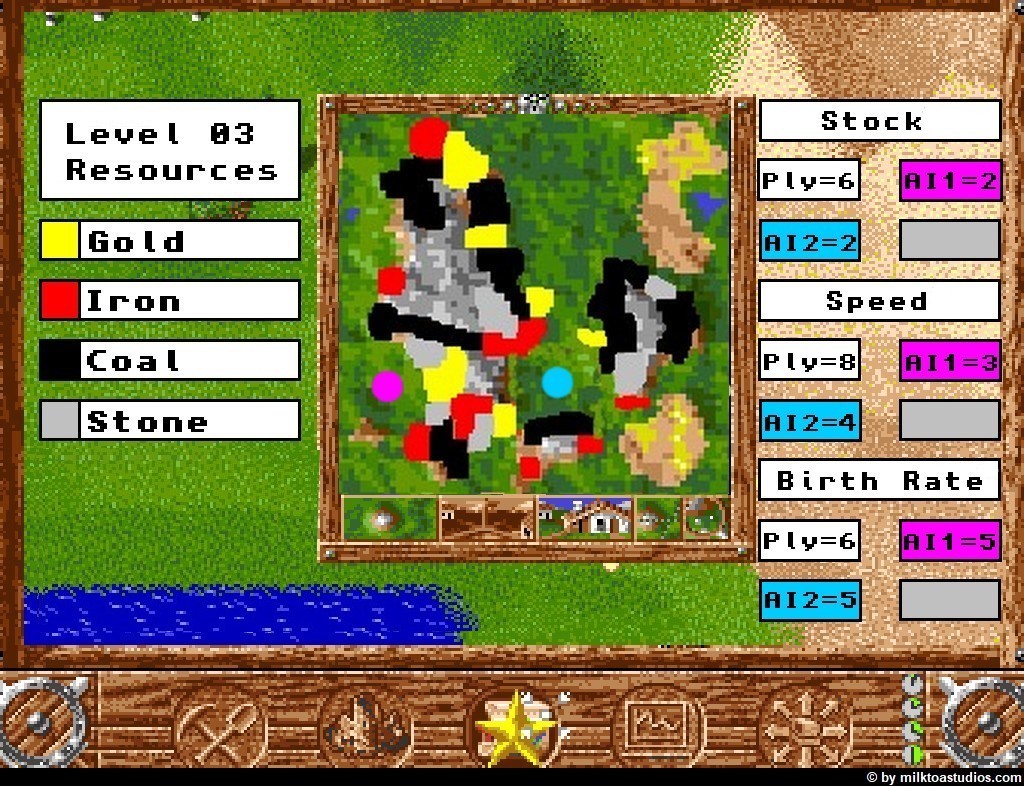The height and width of the screenshot is (786, 1024).
Task: Open the build menu with crossed tools
Action: (221, 725)
